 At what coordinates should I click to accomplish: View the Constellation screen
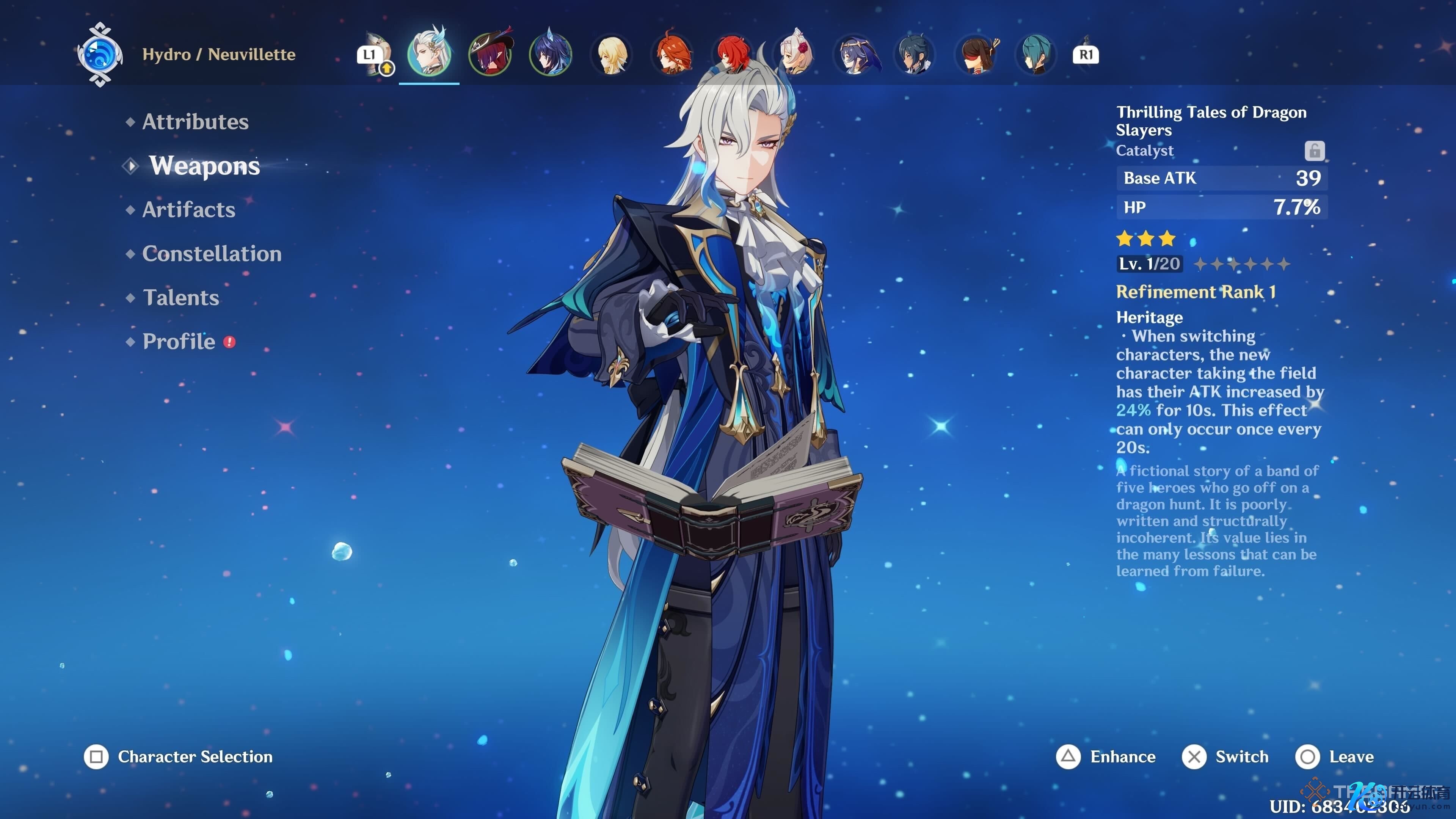[x=212, y=254]
